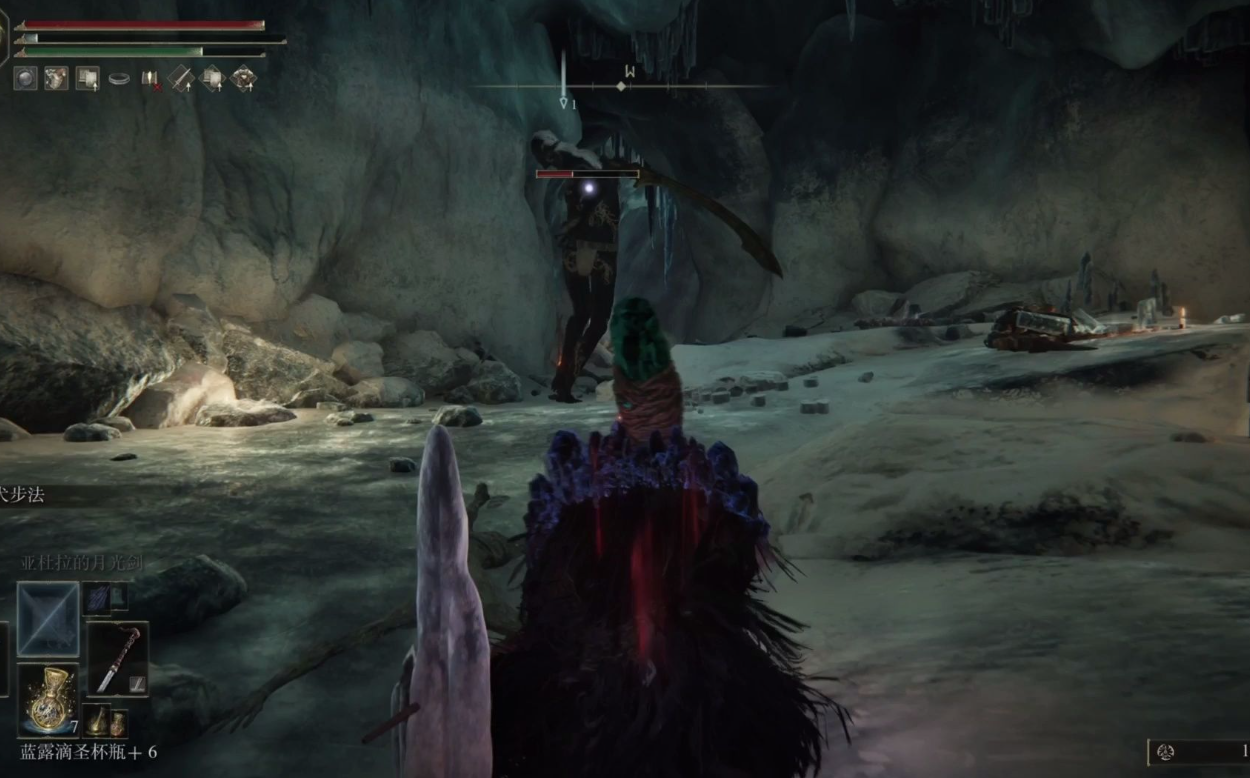
Task: Click the diamond-framed scroll buff icon
Action: click(x=212, y=78)
